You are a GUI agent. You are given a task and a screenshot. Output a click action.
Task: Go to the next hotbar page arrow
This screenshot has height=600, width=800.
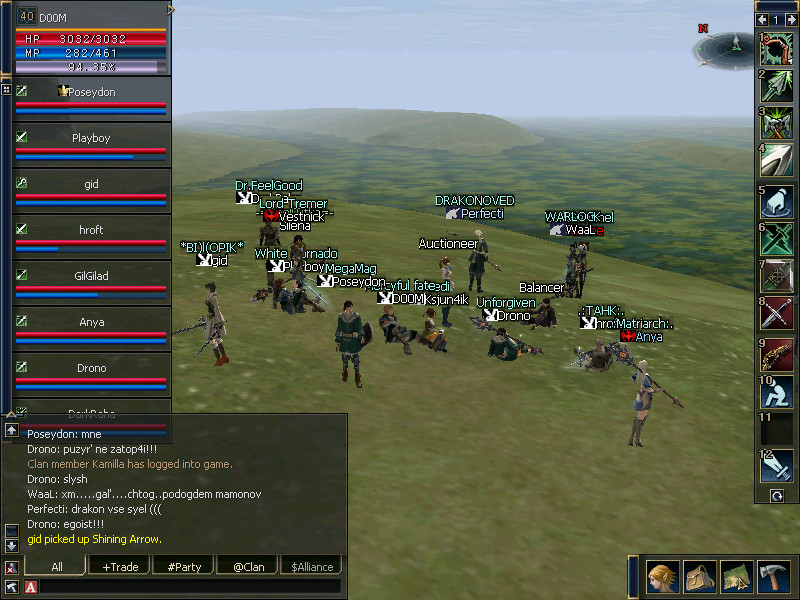click(x=790, y=19)
